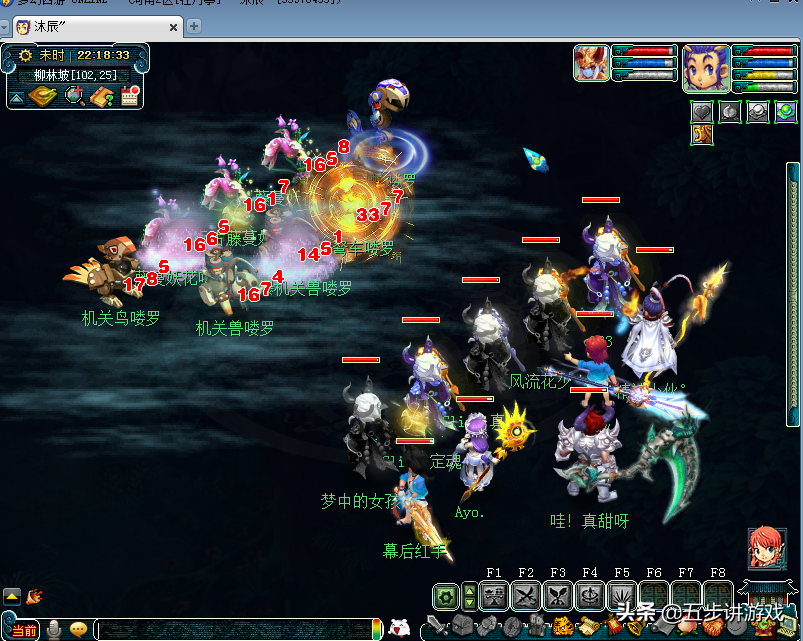This screenshot has width=803, height=641.
Task: Open the red-haired girl portrait at bottom right
Action: click(766, 547)
